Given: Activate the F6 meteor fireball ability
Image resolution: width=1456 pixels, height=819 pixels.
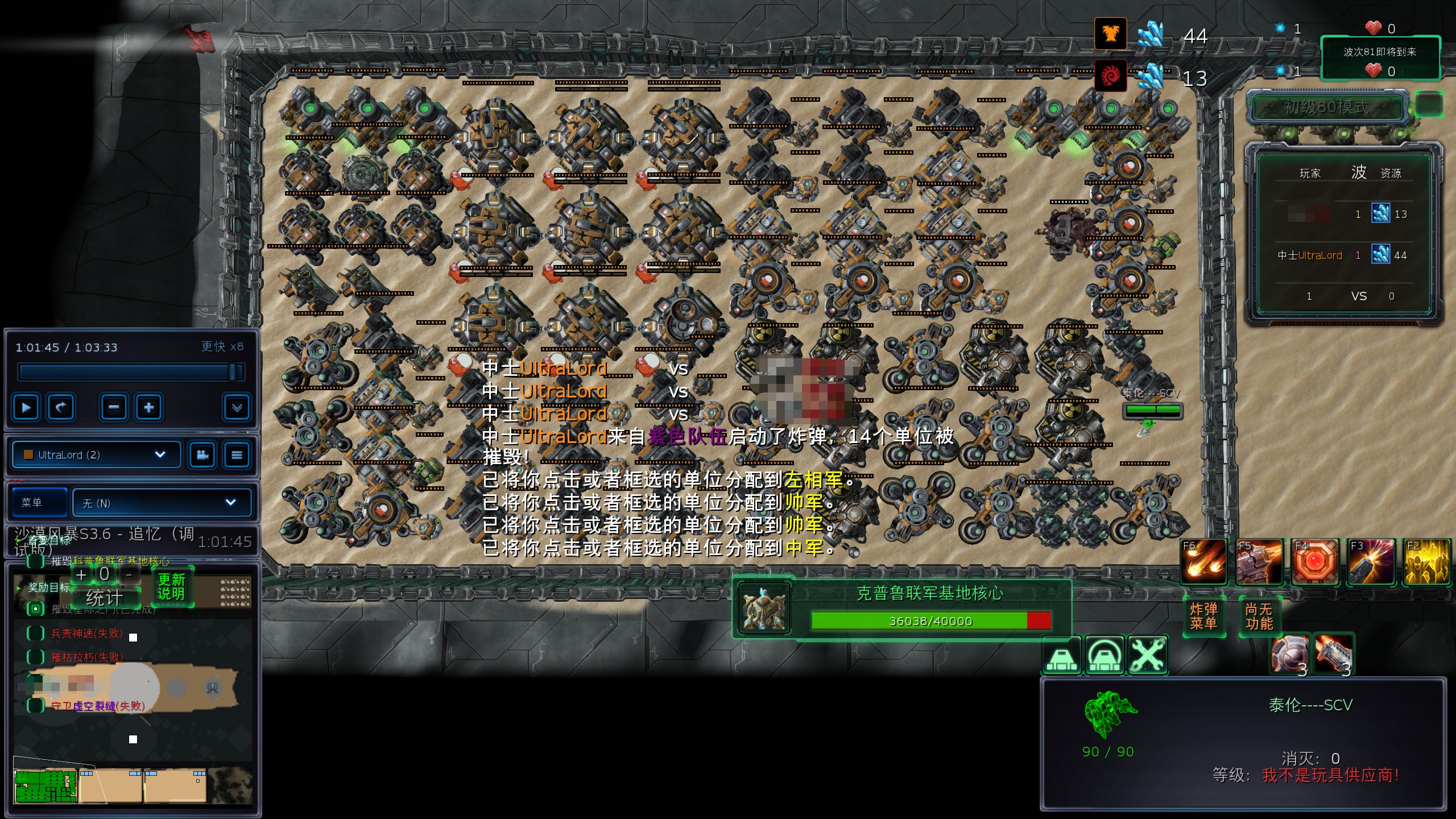Looking at the screenshot, I should 1203,562.
